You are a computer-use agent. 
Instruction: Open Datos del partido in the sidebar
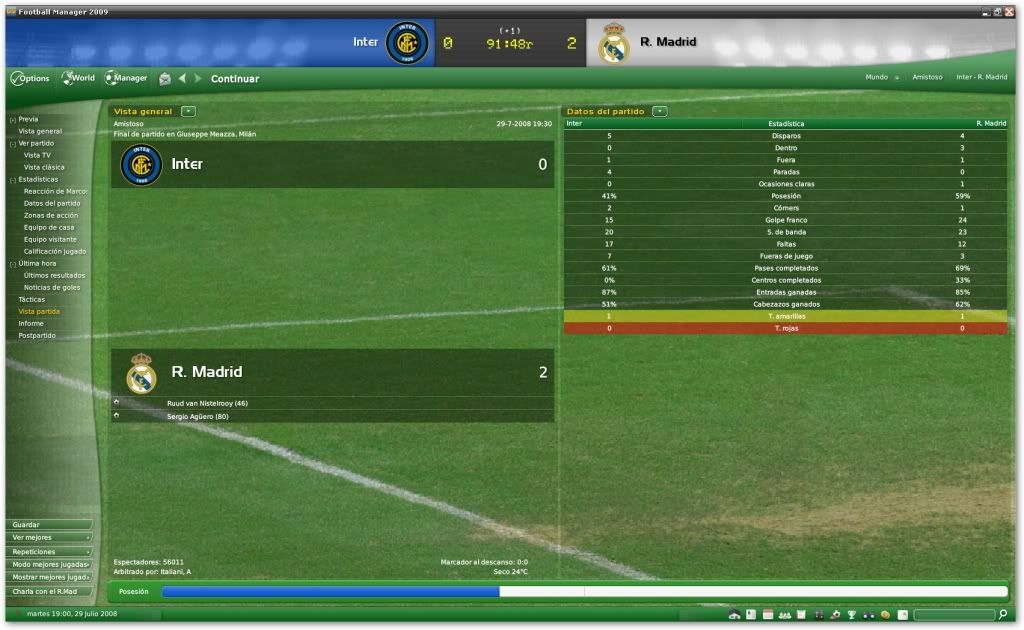[x=52, y=203]
